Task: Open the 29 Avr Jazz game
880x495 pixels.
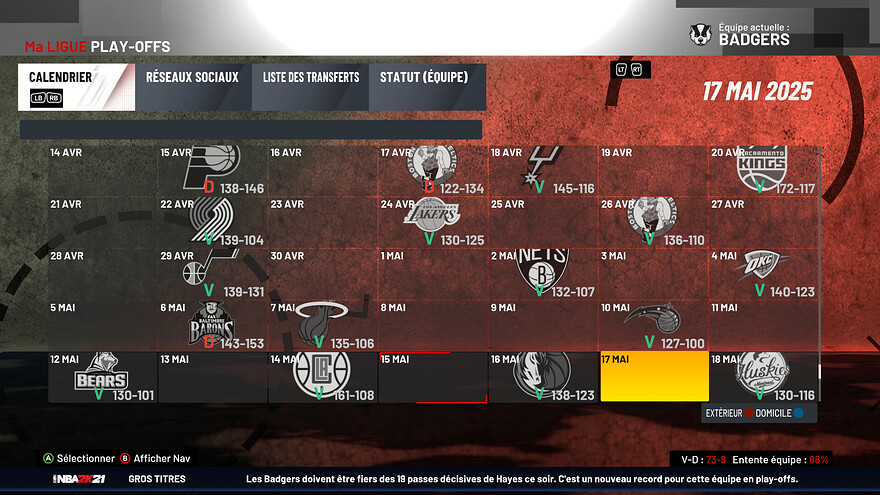Action: coord(213,273)
